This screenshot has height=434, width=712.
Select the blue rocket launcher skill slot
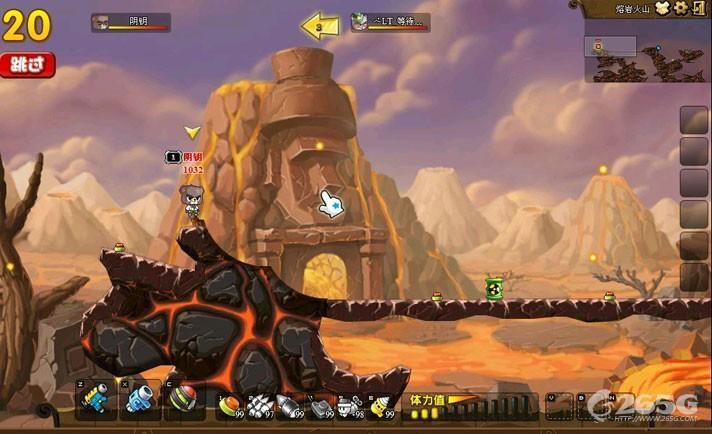(x=98, y=402)
